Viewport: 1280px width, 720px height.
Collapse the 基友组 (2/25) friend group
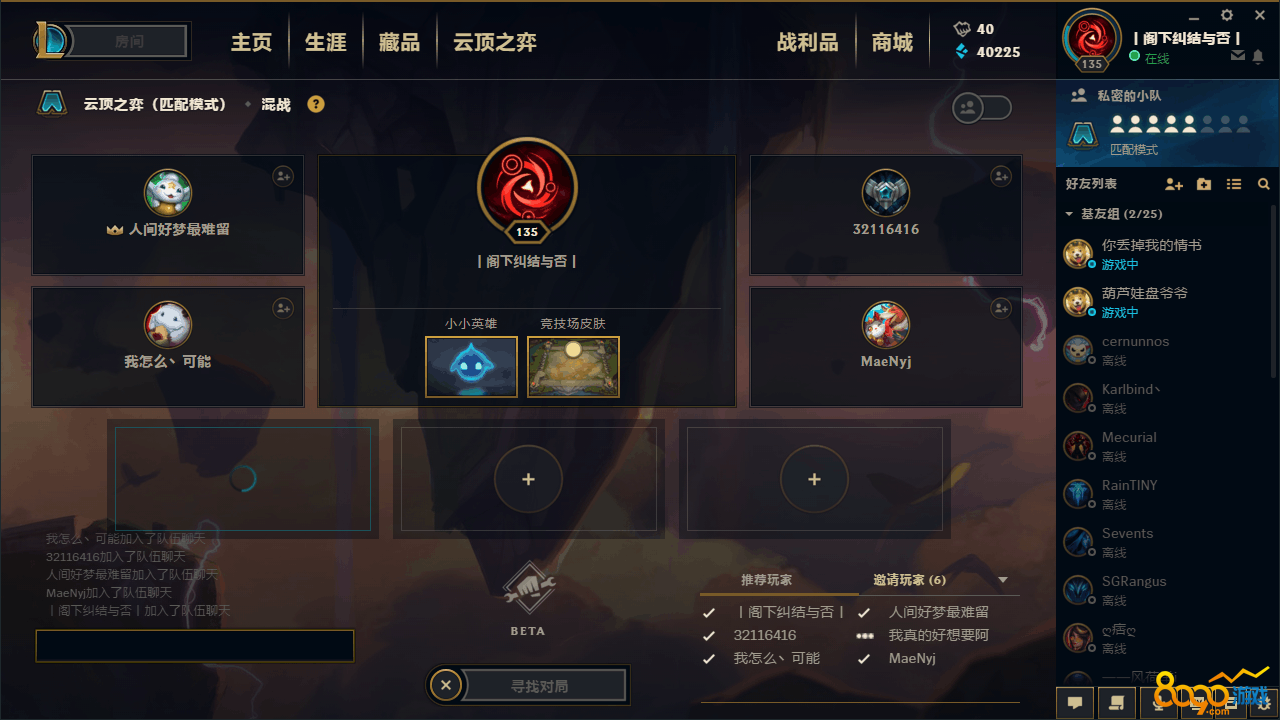[x=1068, y=213]
